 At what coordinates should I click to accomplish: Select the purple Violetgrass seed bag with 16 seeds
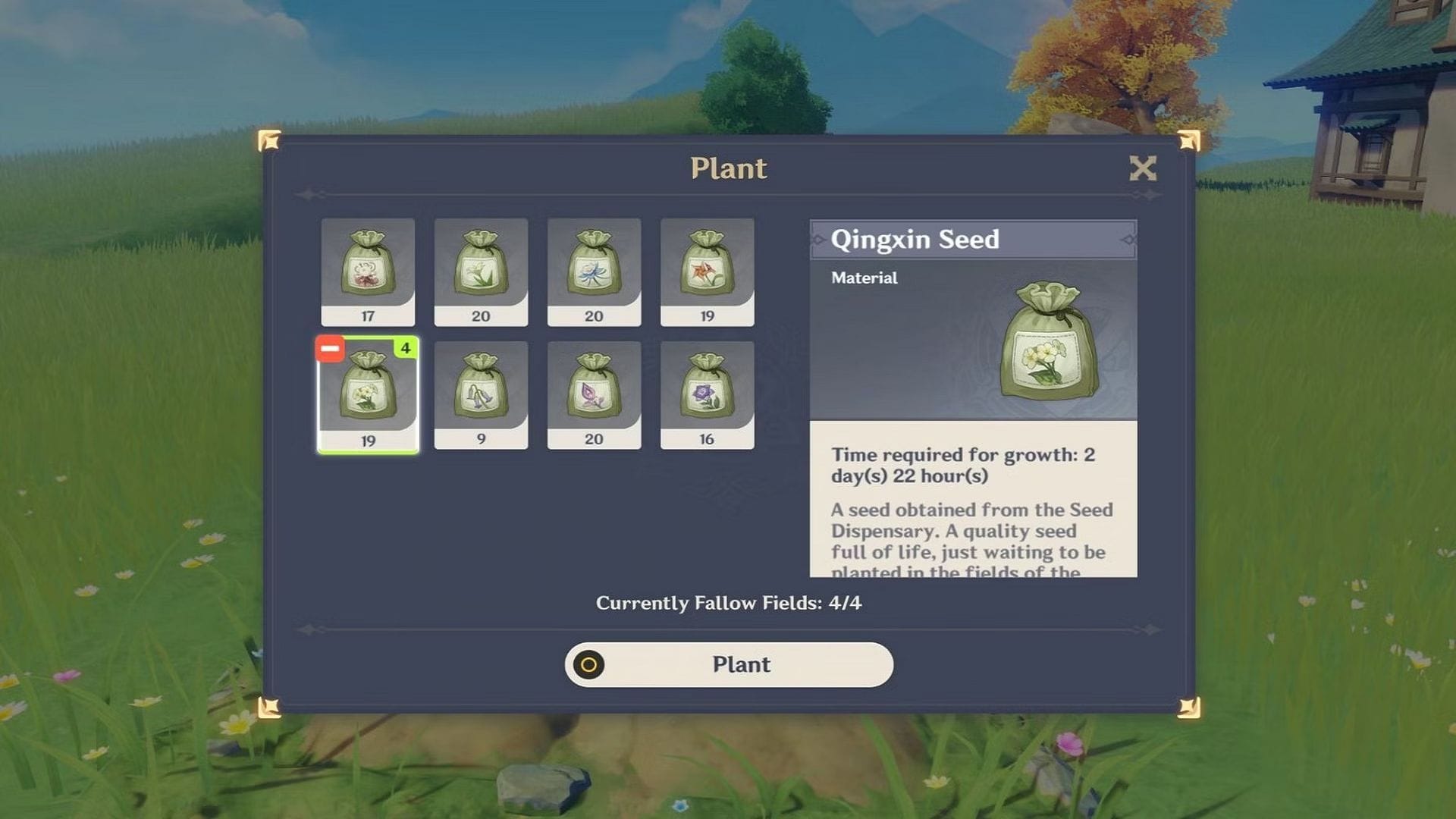[708, 392]
